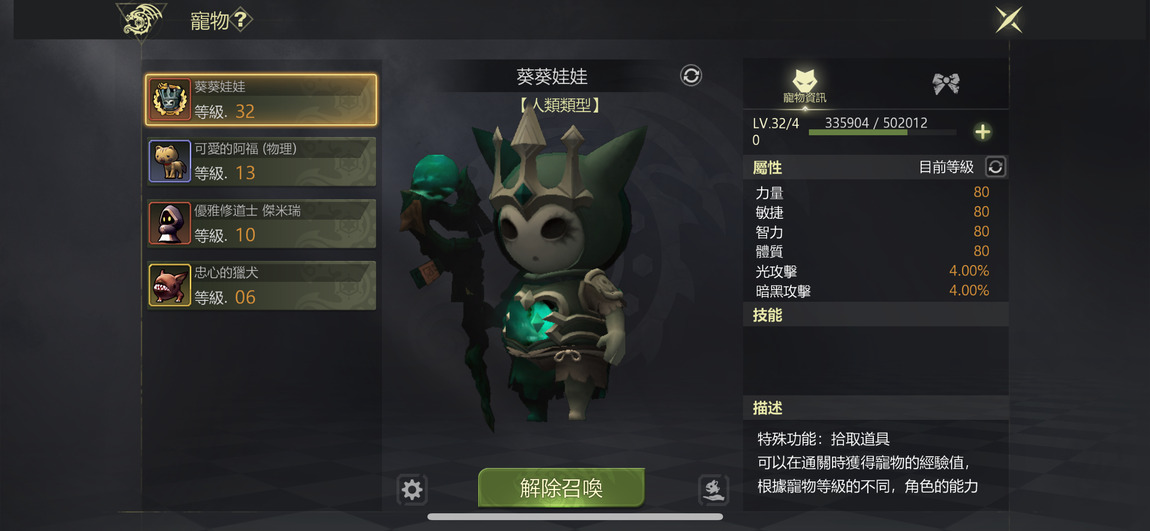Click the icon right of 解除召喚
This screenshot has height=531, width=1150.
[x=712, y=489]
